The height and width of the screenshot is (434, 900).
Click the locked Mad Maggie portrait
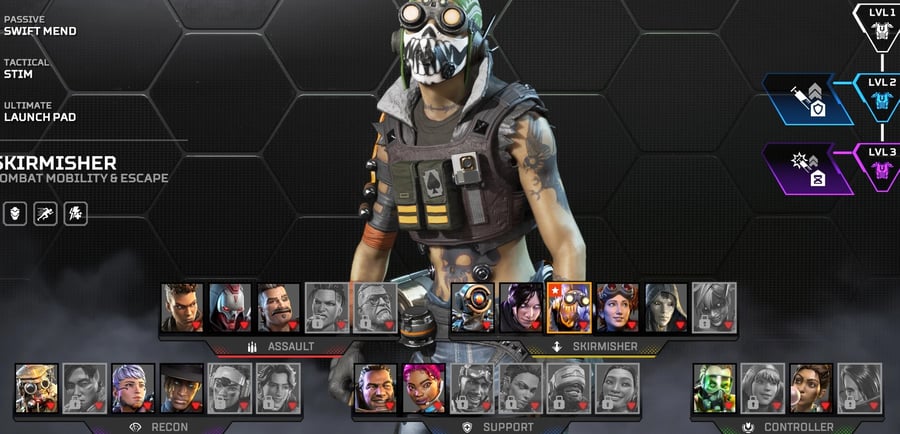(326, 306)
